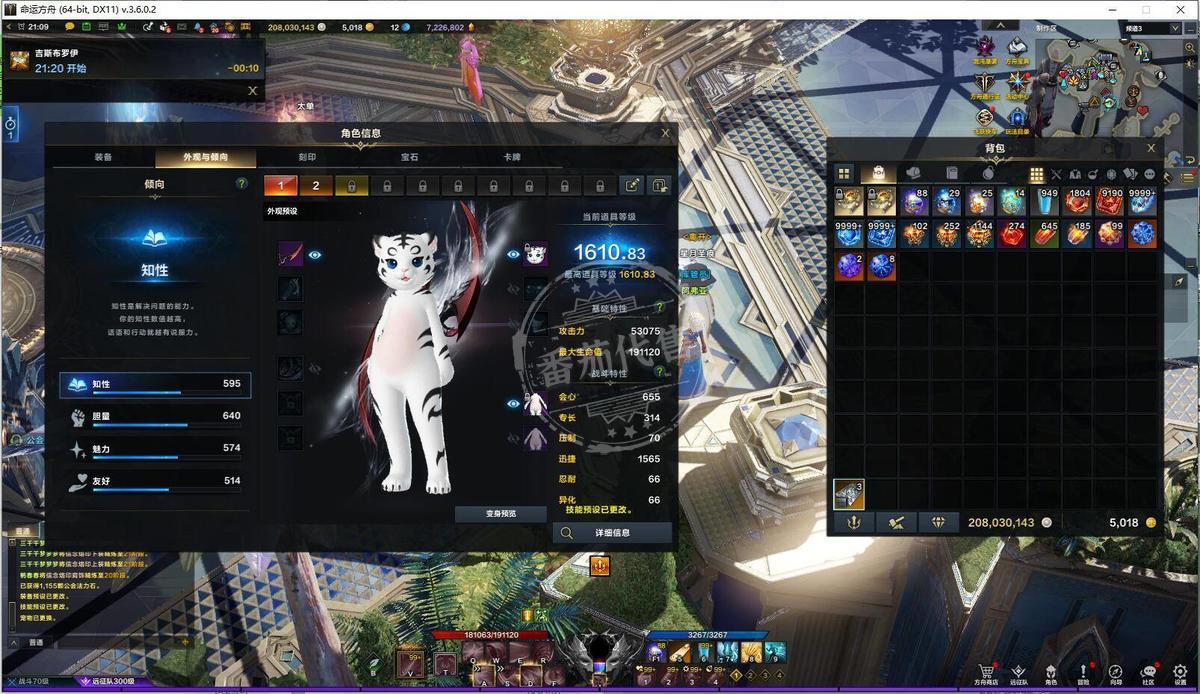Image resolution: width=1200 pixels, height=694 pixels.
Task: Select the 魅力 charm stat row
Action: [155, 449]
